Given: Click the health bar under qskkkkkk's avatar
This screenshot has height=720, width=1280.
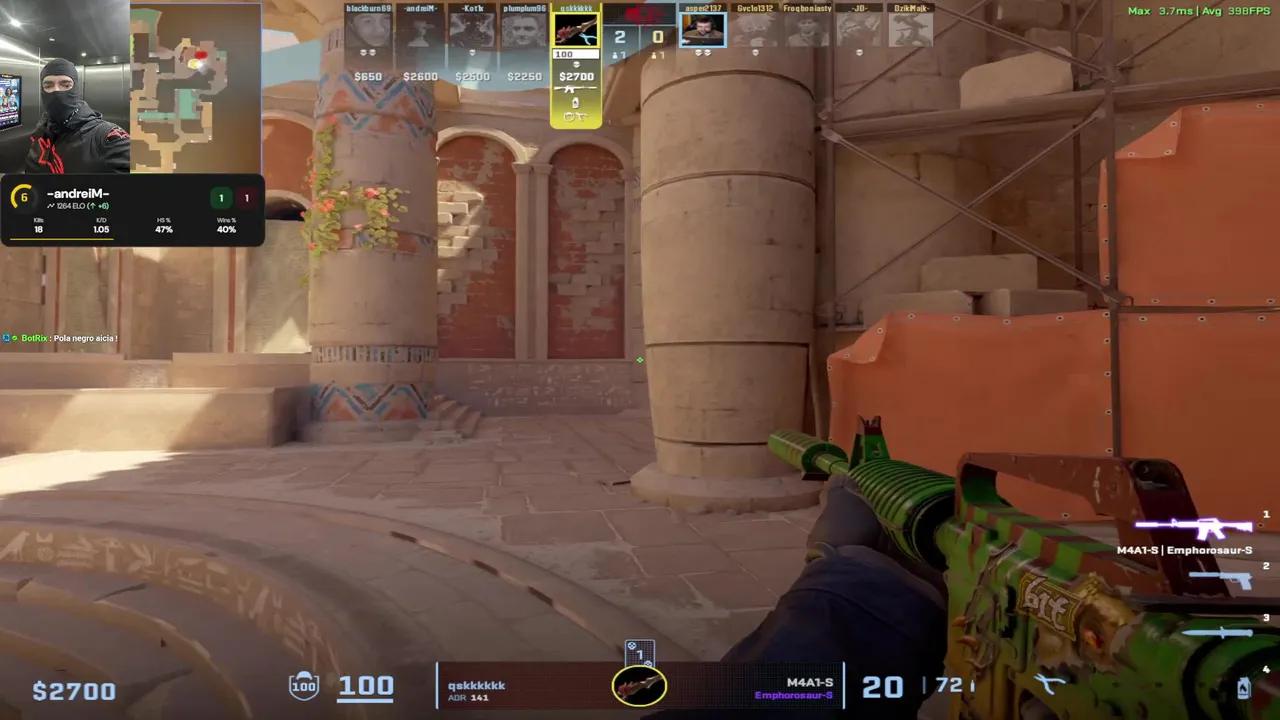Looking at the screenshot, I should pyautogui.click(x=575, y=54).
